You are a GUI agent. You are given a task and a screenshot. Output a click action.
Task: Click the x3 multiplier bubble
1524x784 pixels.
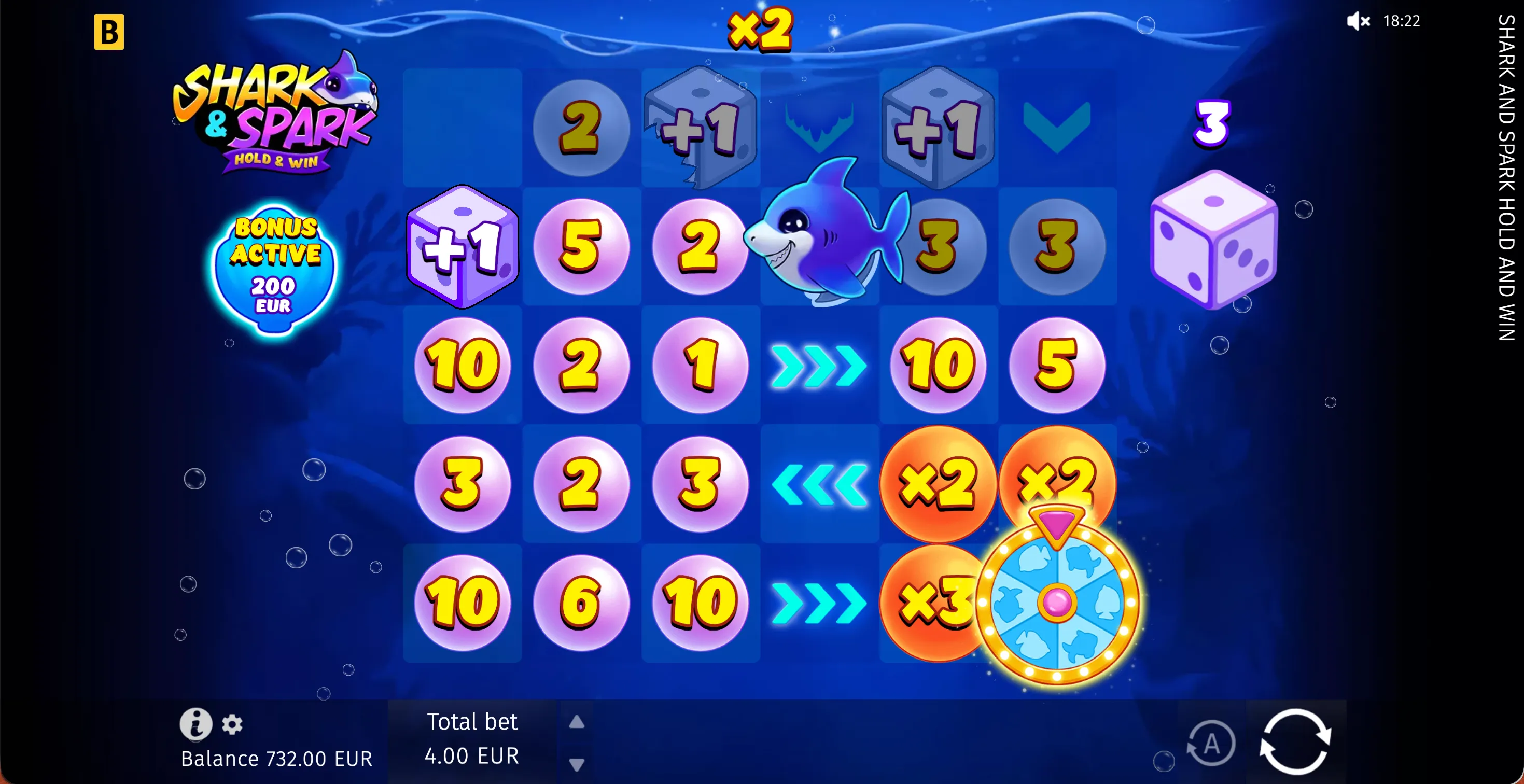(938, 603)
